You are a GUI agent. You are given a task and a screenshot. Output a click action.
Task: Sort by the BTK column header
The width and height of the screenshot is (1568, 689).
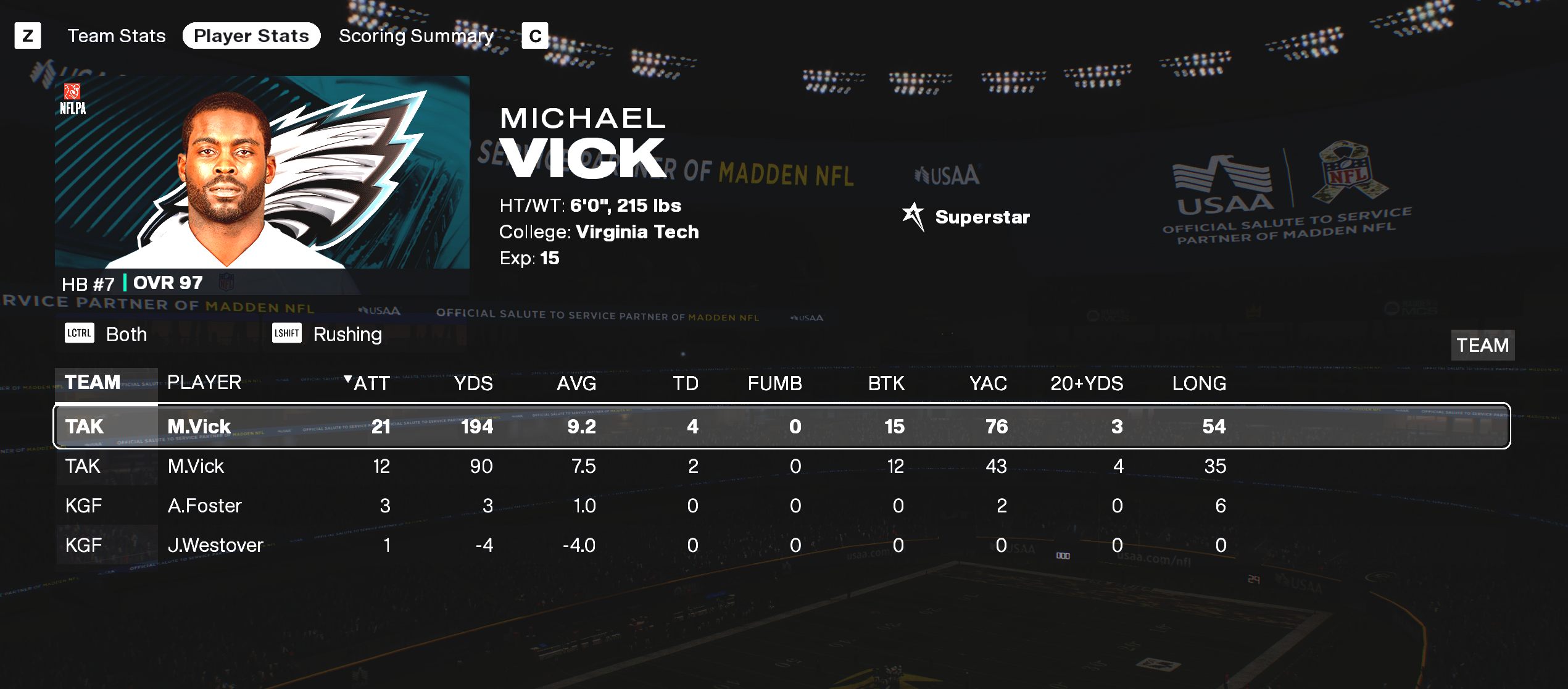(x=886, y=383)
